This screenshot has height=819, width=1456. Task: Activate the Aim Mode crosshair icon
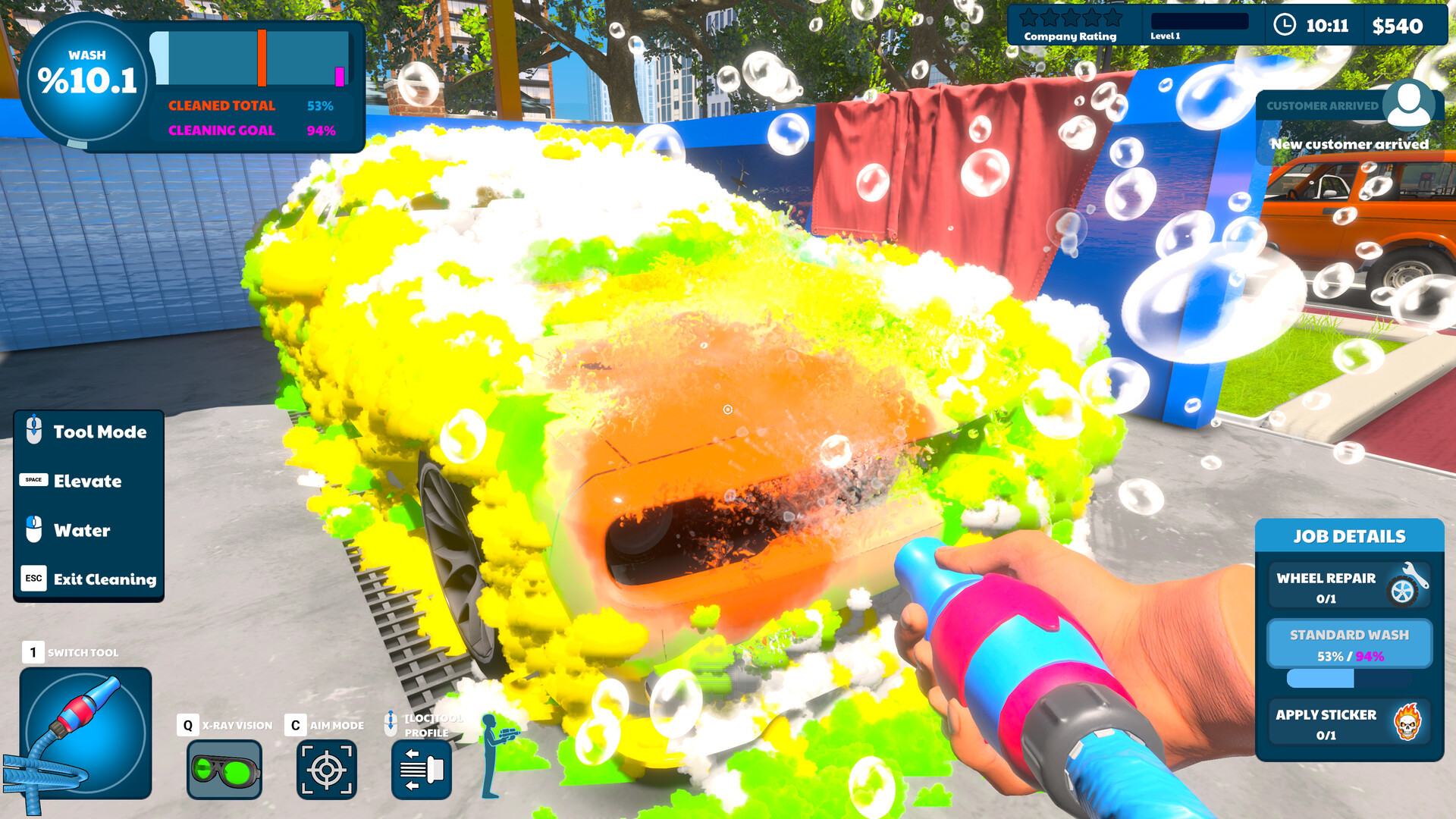pos(327,769)
